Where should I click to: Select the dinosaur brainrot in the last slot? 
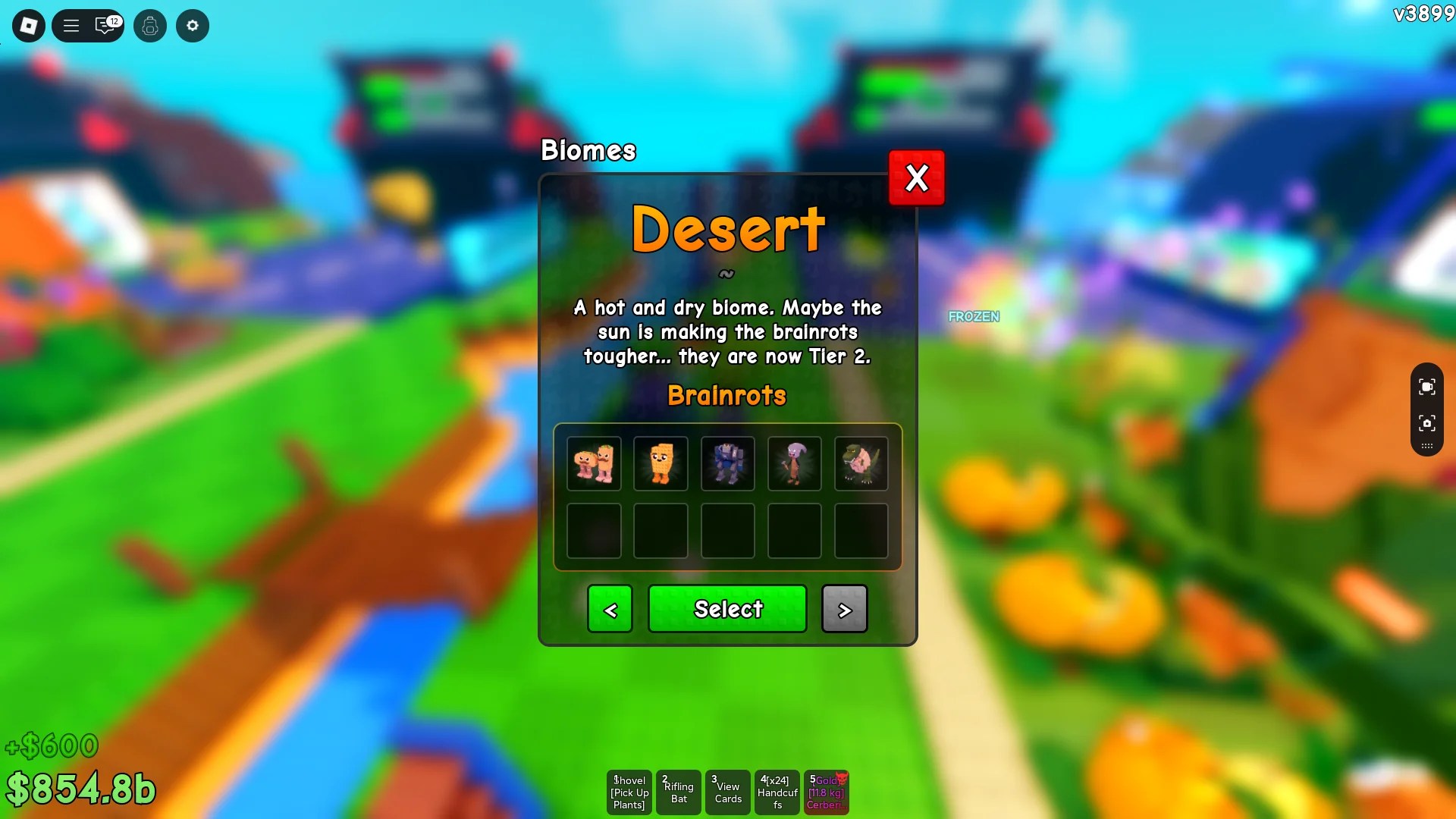click(861, 463)
